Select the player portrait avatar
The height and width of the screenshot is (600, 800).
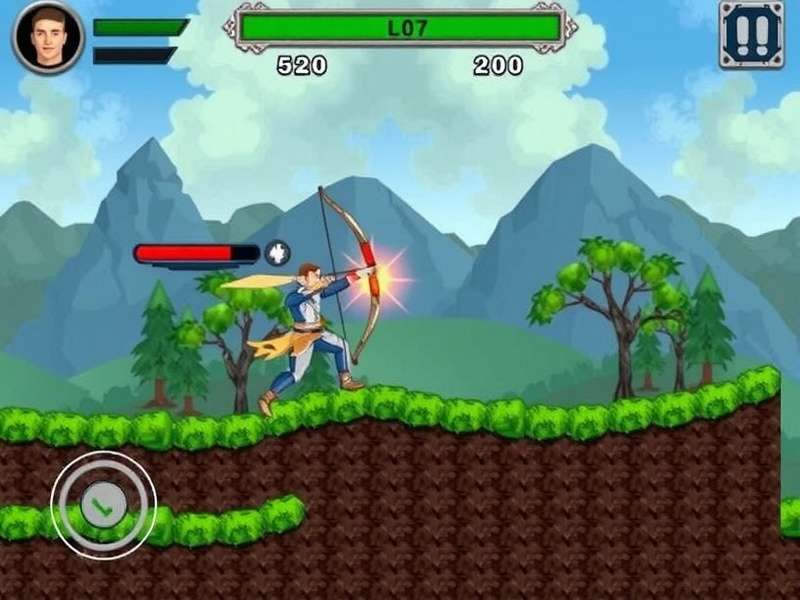[x=47, y=36]
